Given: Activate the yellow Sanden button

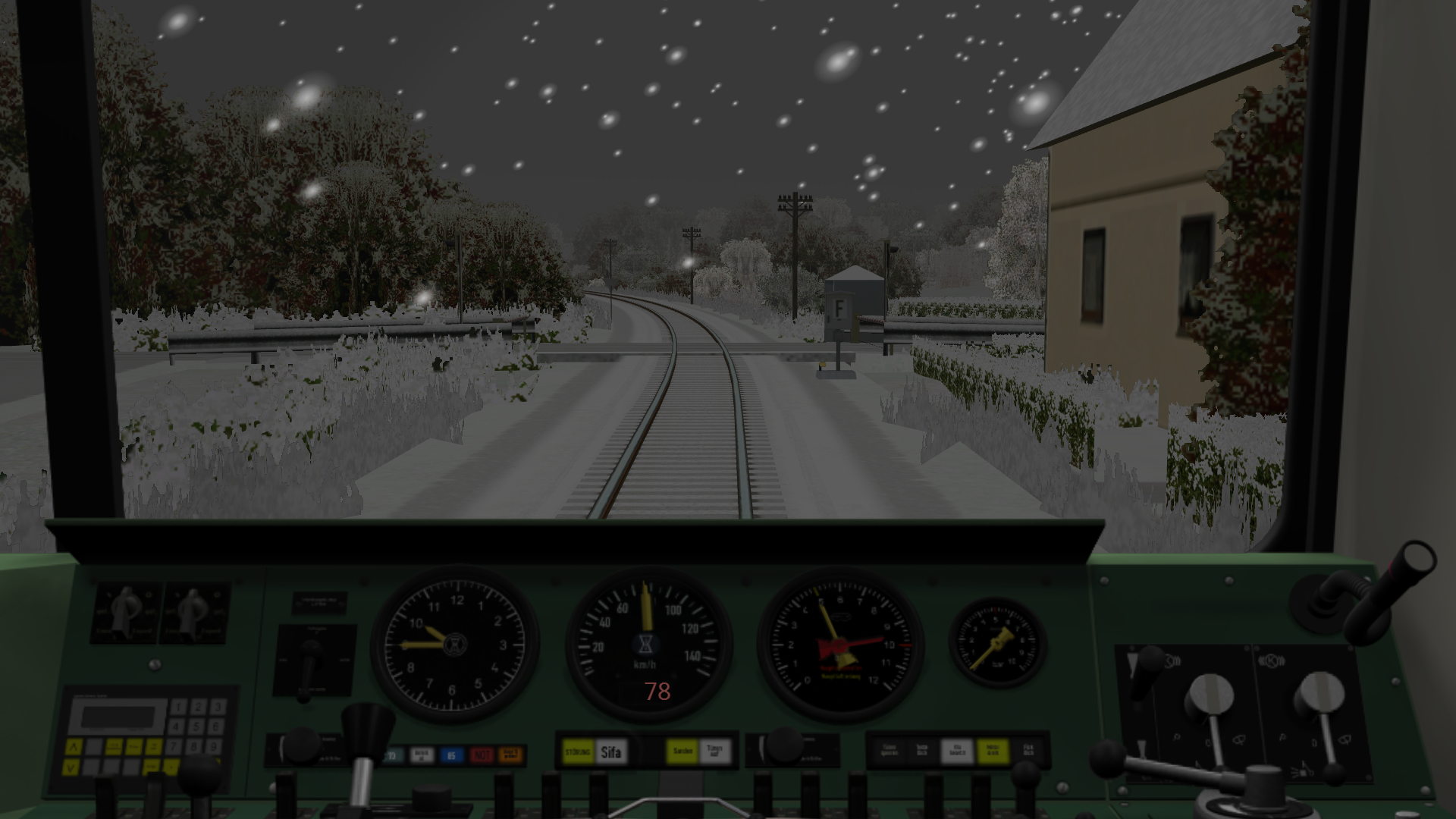Looking at the screenshot, I should click(x=682, y=752).
